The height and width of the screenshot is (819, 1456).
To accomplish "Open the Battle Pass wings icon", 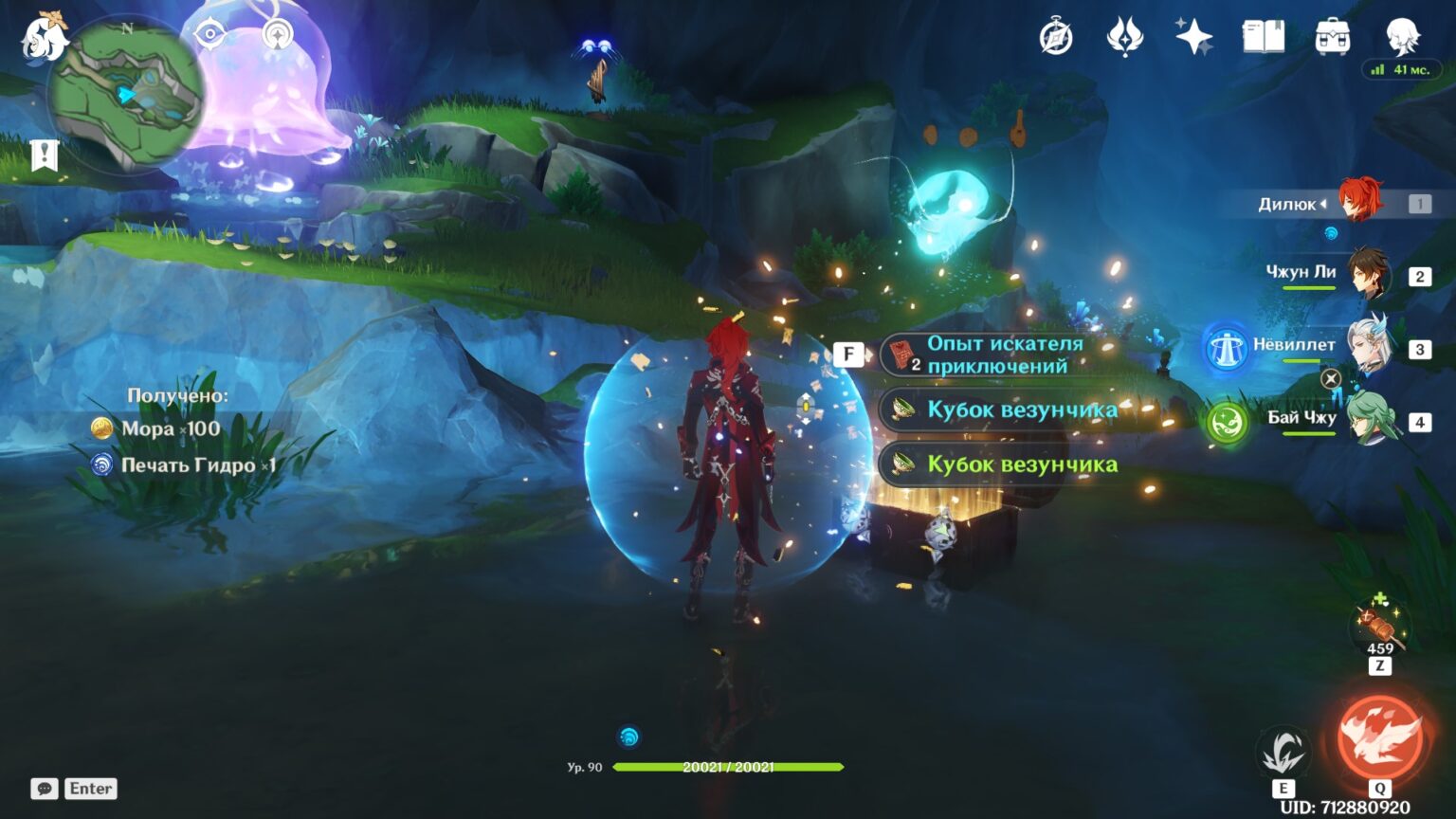I will tap(1125, 36).
